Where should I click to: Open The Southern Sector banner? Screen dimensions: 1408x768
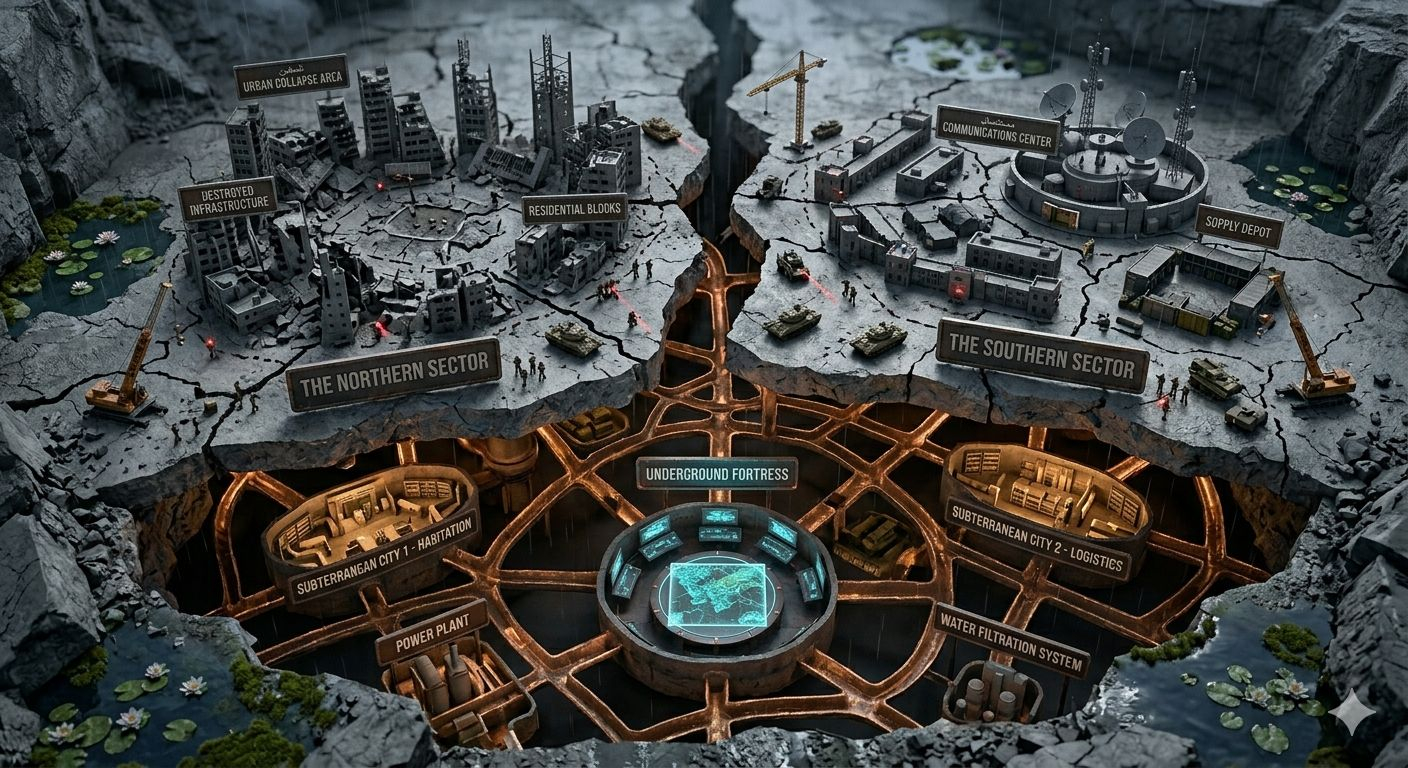1042,356
